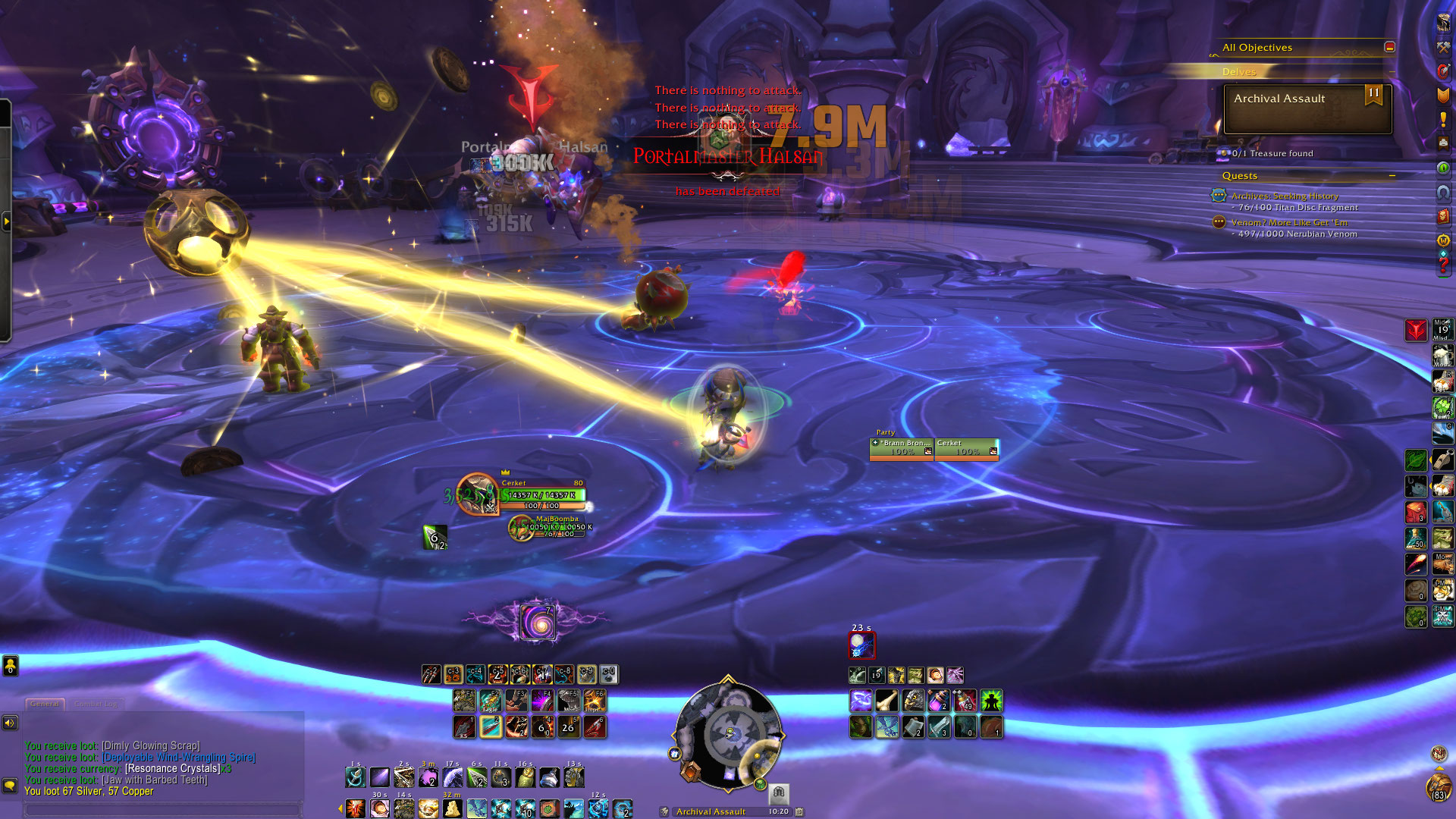Viewport: 1456px width, 819px height.
Task: Click the Deployable Wind-Wrangling Spire loot link
Action: (x=179, y=757)
